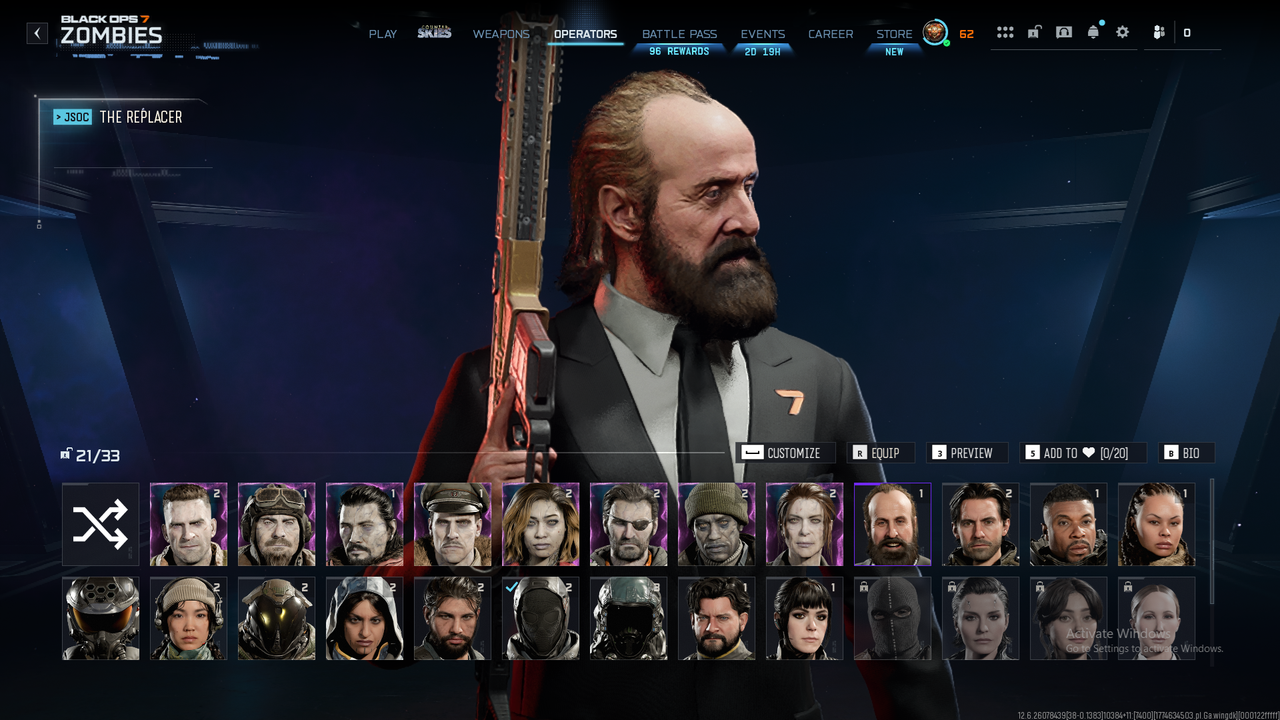Customize the selected operator
The height and width of the screenshot is (720, 1280).
(x=785, y=453)
